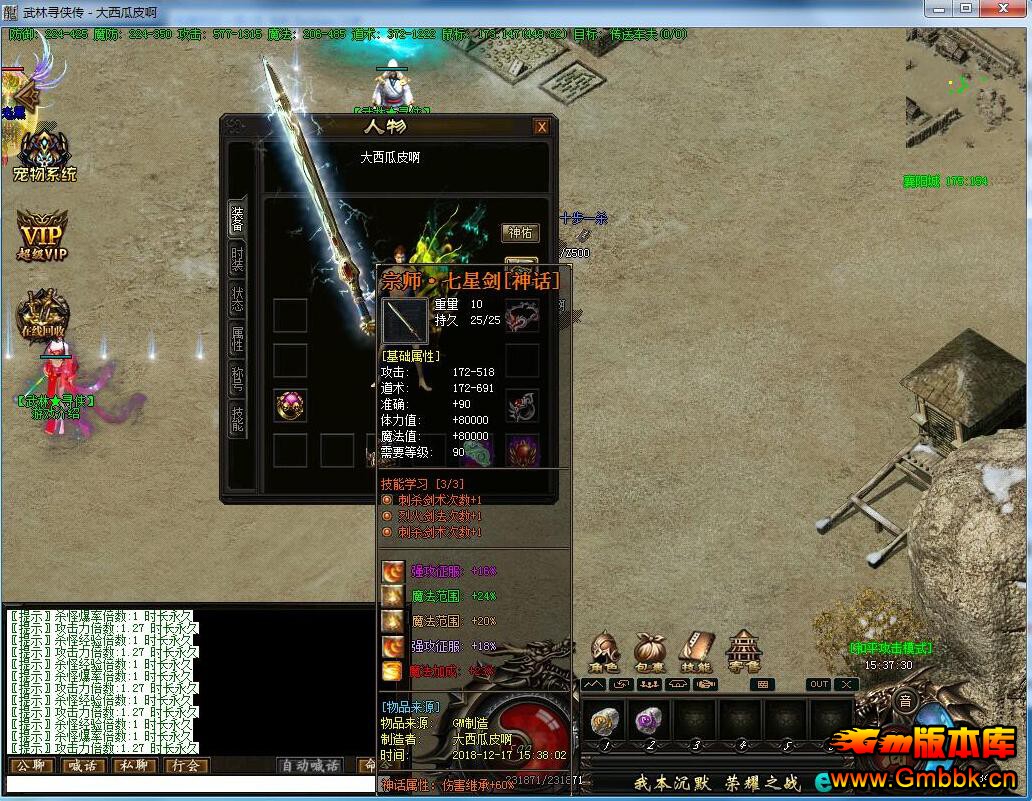Select the purple gem ring equipment slot
This screenshot has width=1032, height=801.
tap(290, 405)
